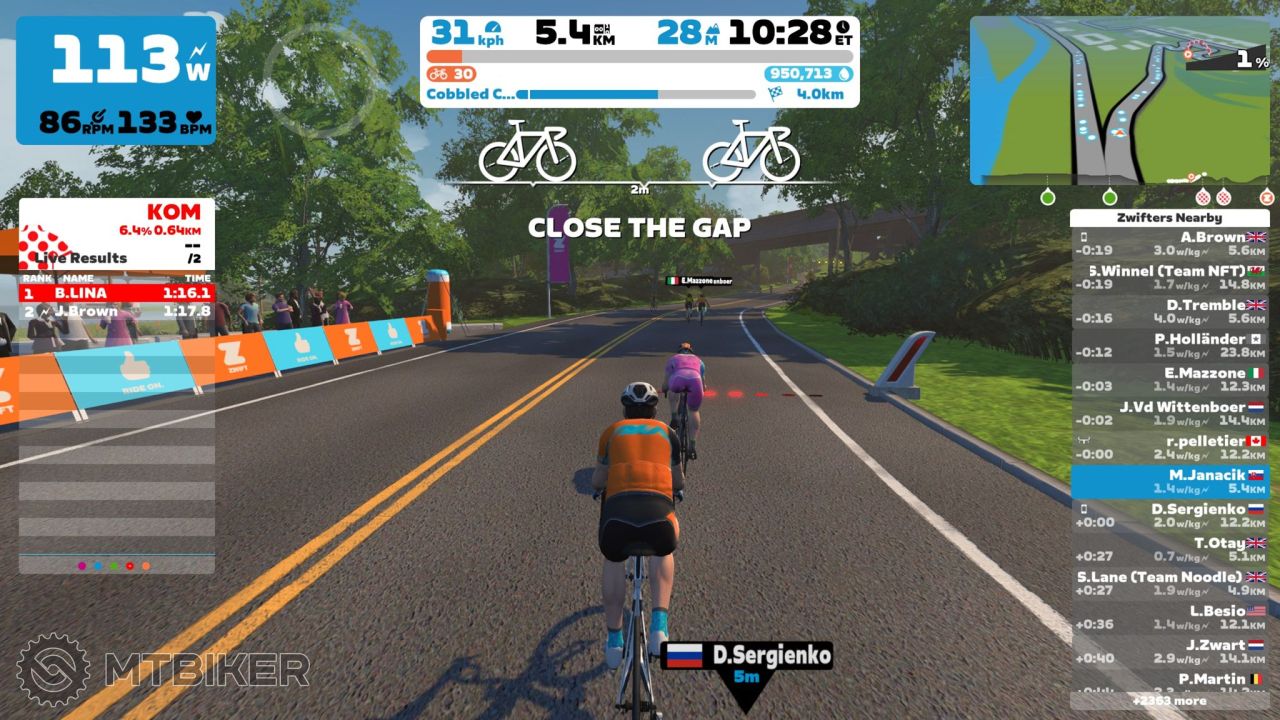This screenshot has height=720, width=1280.
Task: Click the Cobbled route progress bar
Action: [636, 95]
